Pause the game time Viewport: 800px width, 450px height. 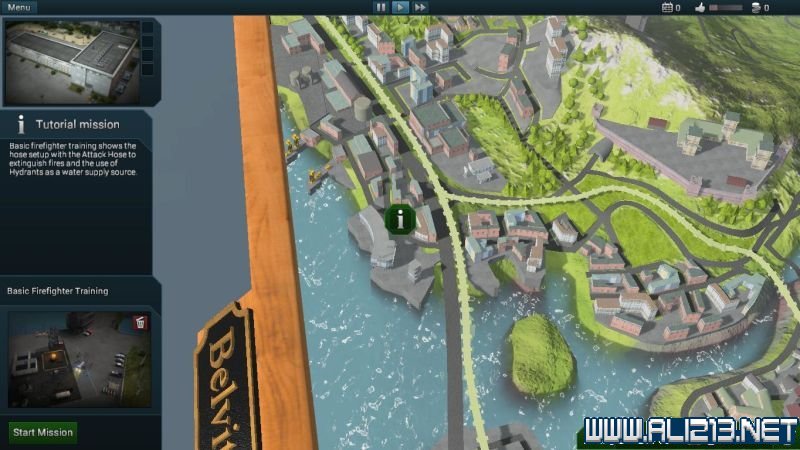[380, 7]
